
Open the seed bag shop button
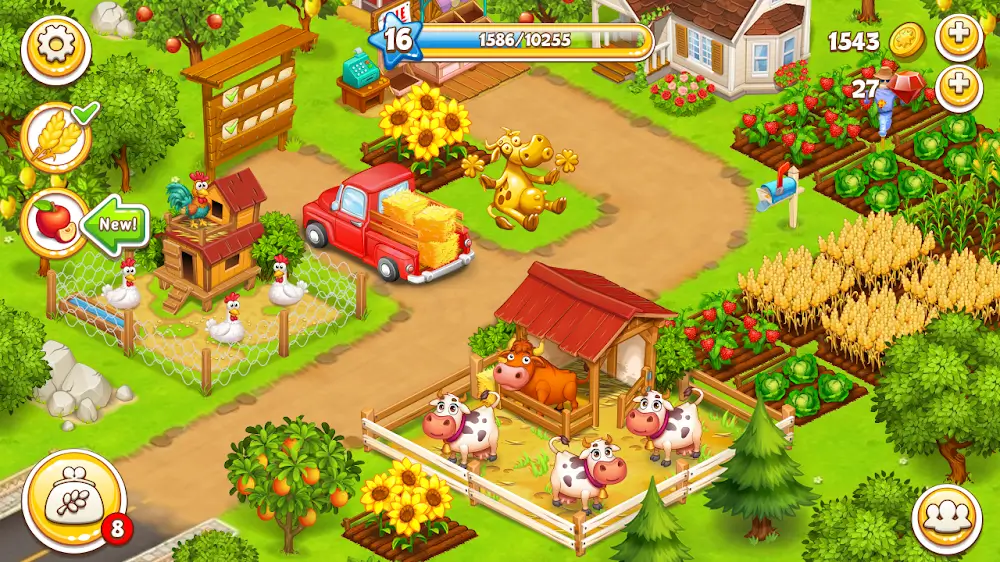click(x=74, y=501)
